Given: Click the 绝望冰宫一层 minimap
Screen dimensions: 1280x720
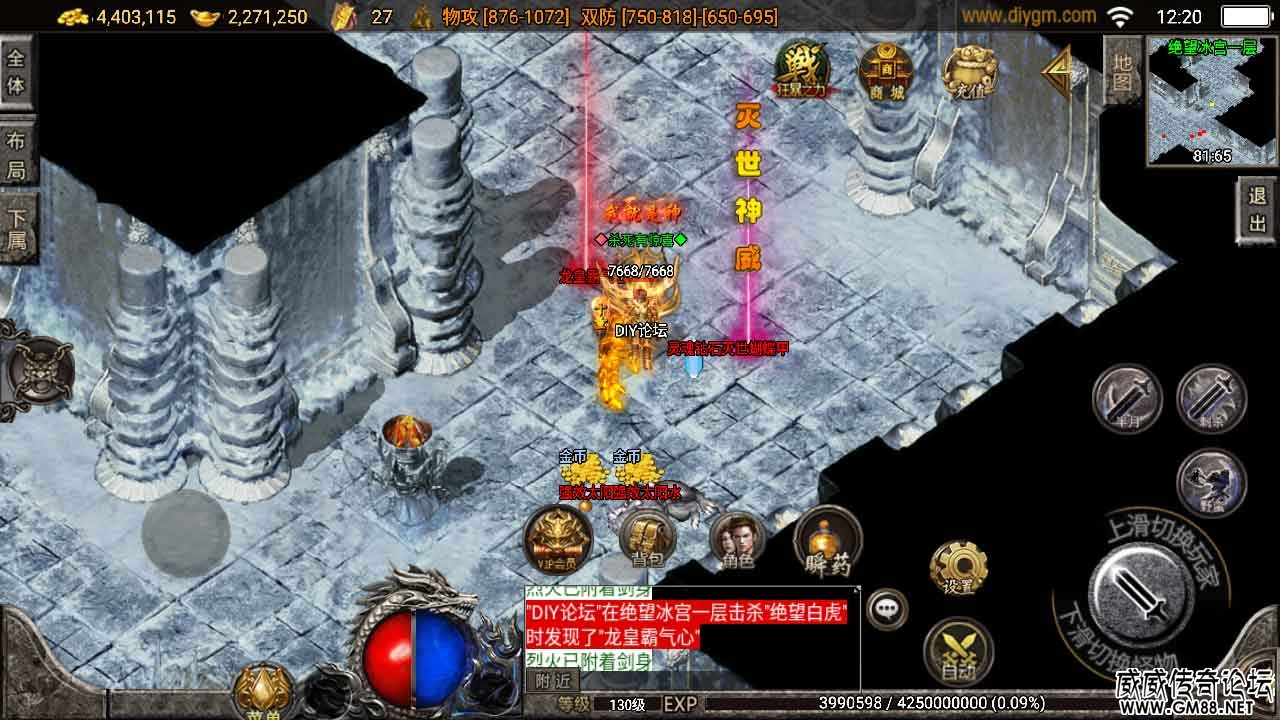Looking at the screenshot, I should click(1212, 101).
